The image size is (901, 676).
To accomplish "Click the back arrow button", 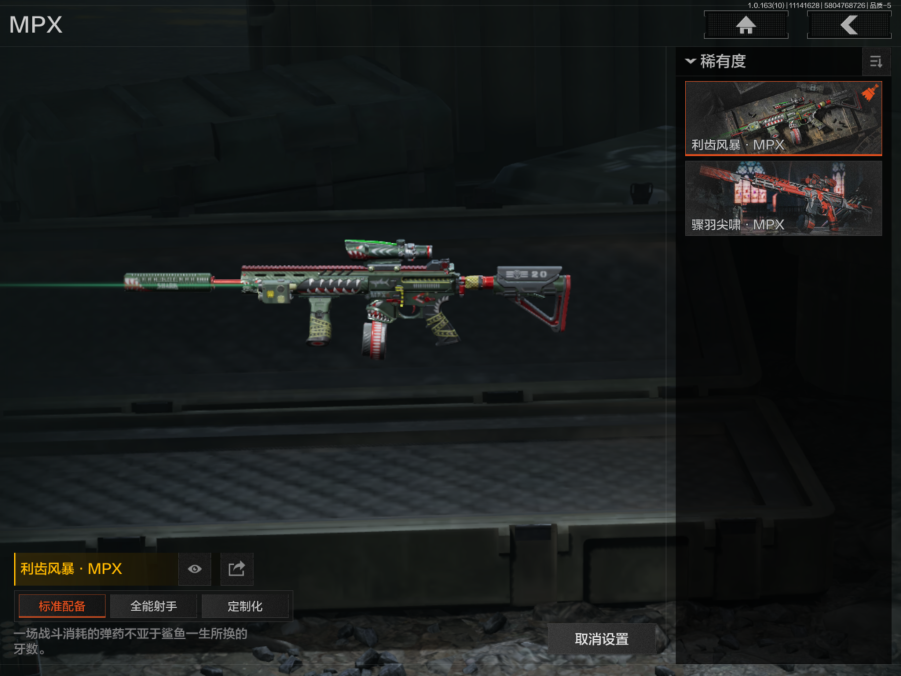I will (849, 25).
